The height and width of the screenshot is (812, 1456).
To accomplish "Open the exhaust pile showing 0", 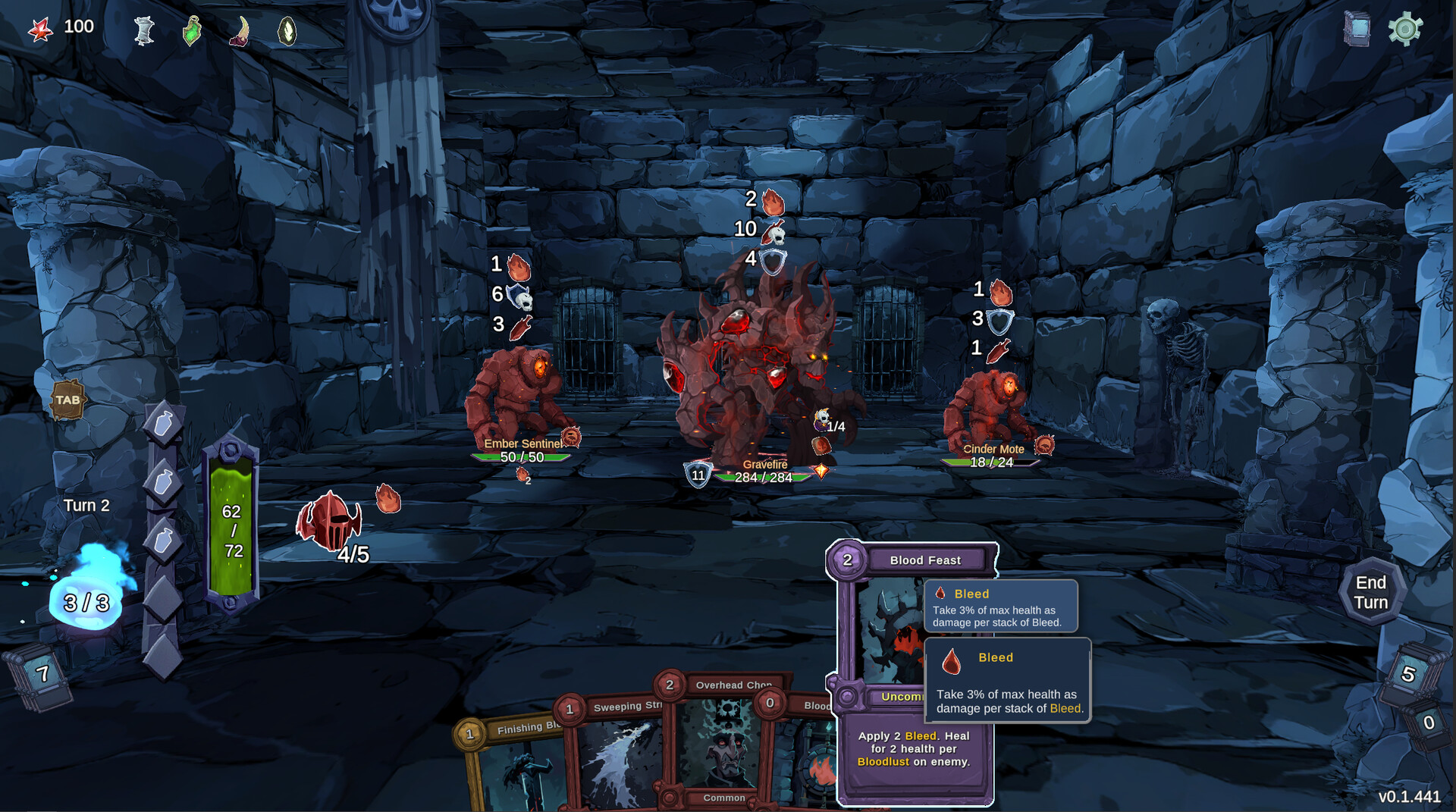I will (1428, 723).
